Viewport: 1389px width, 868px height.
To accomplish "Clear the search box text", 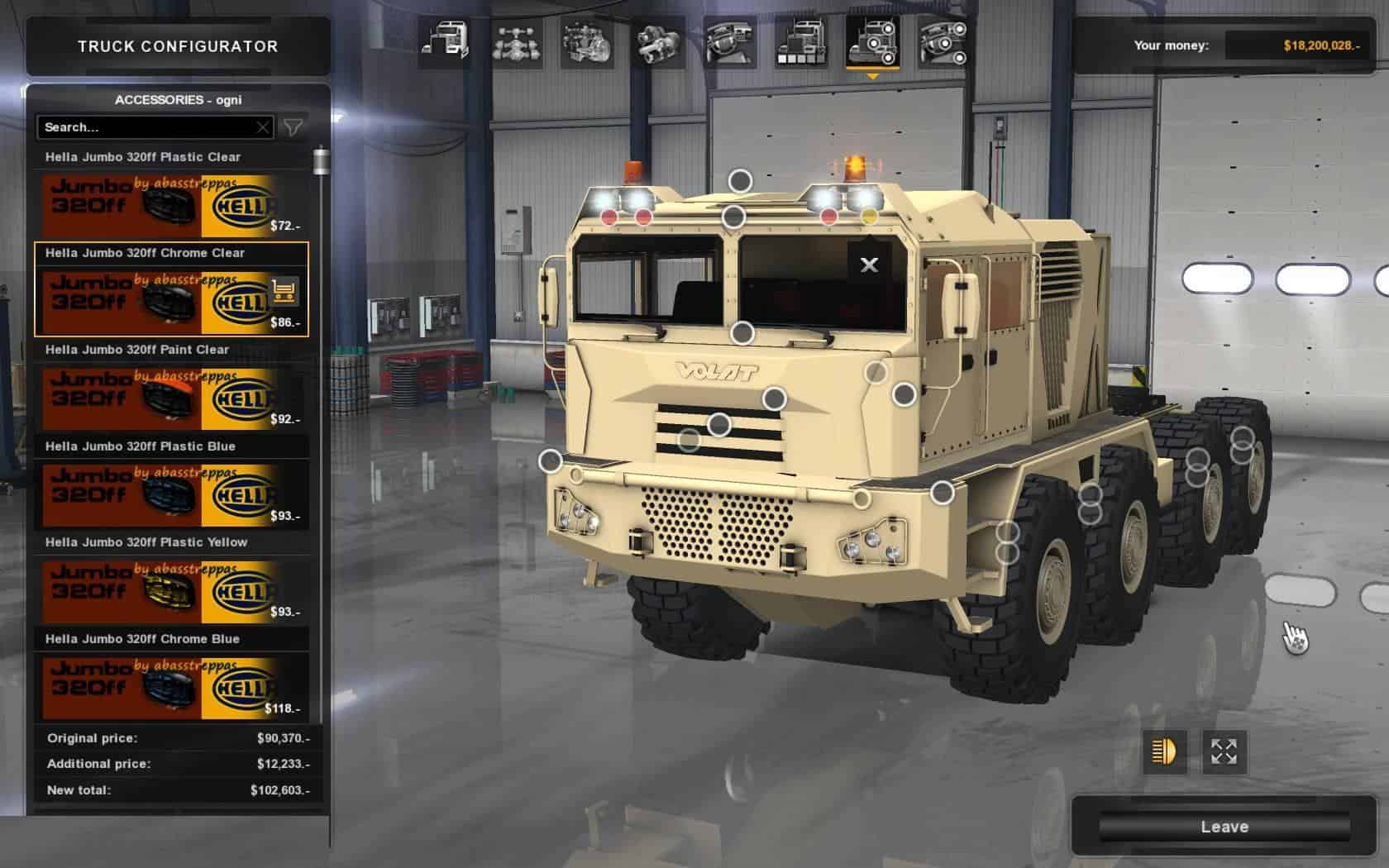I will point(263,127).
